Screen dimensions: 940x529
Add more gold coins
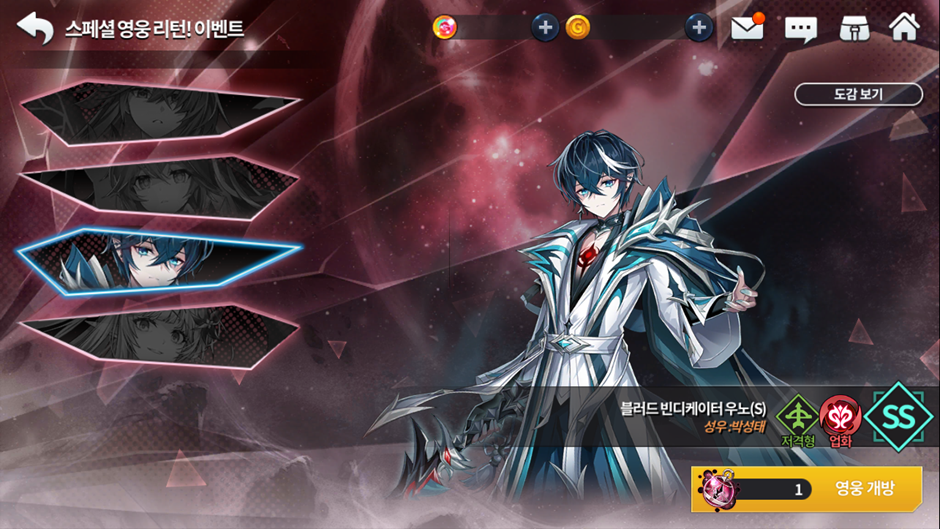pos(699,27)
